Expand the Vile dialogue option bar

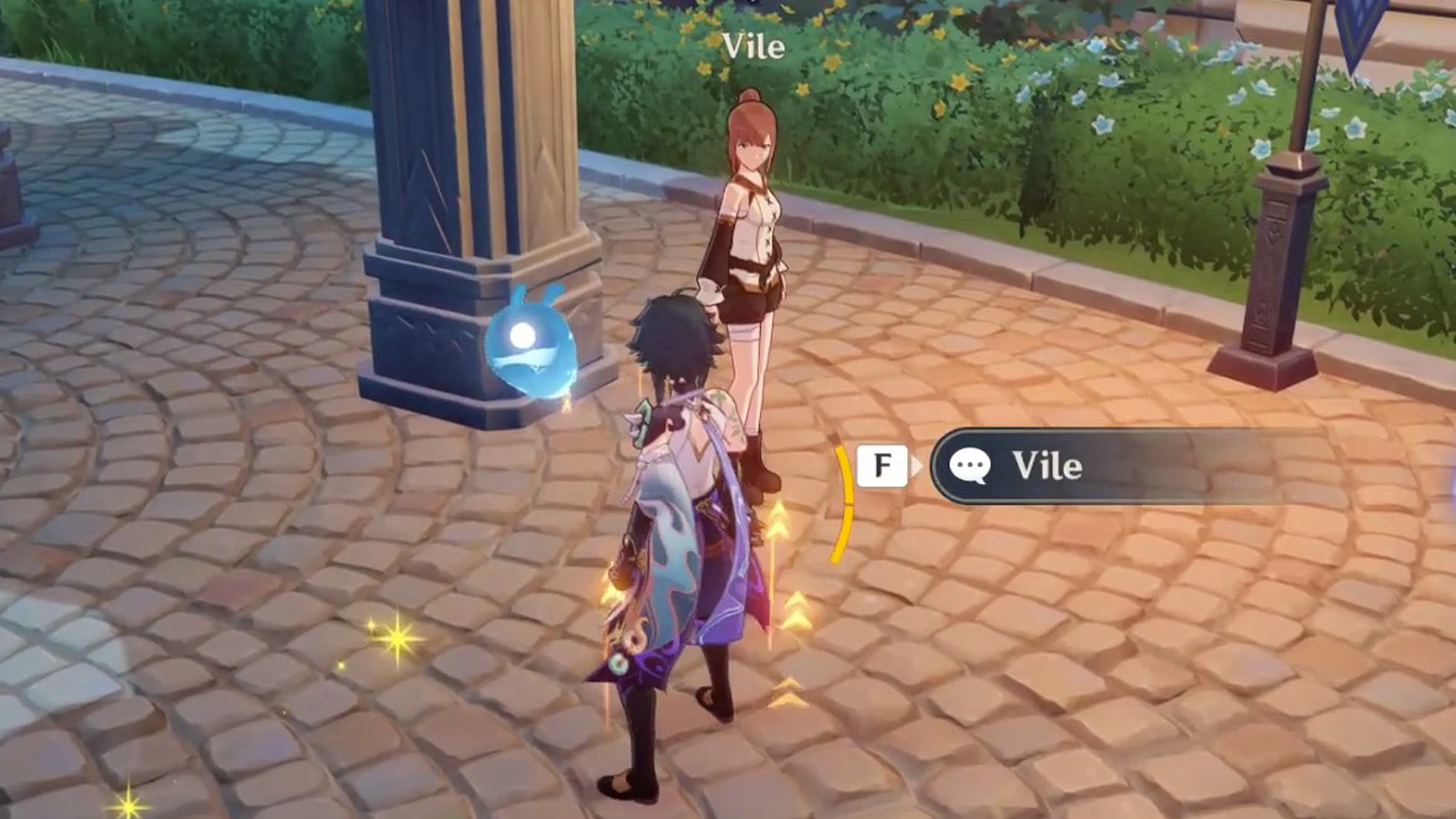tap(1062, 467)
